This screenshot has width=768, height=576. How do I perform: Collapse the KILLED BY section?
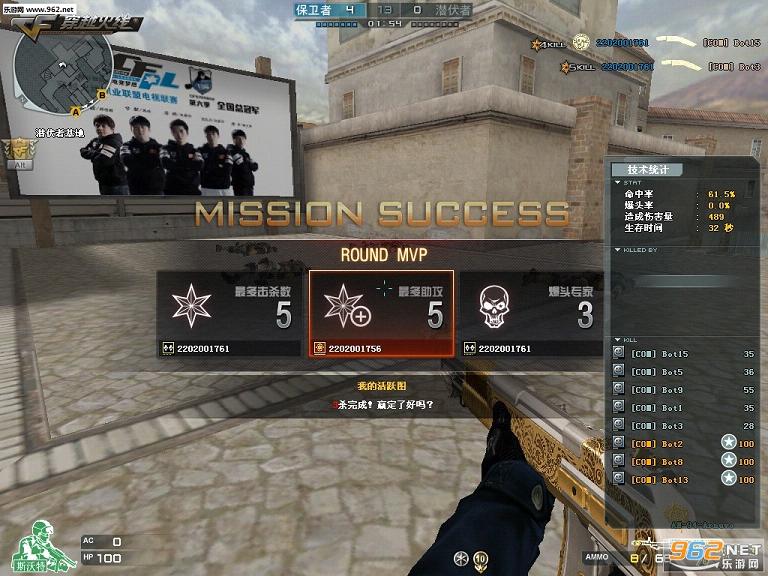point(617,250)
